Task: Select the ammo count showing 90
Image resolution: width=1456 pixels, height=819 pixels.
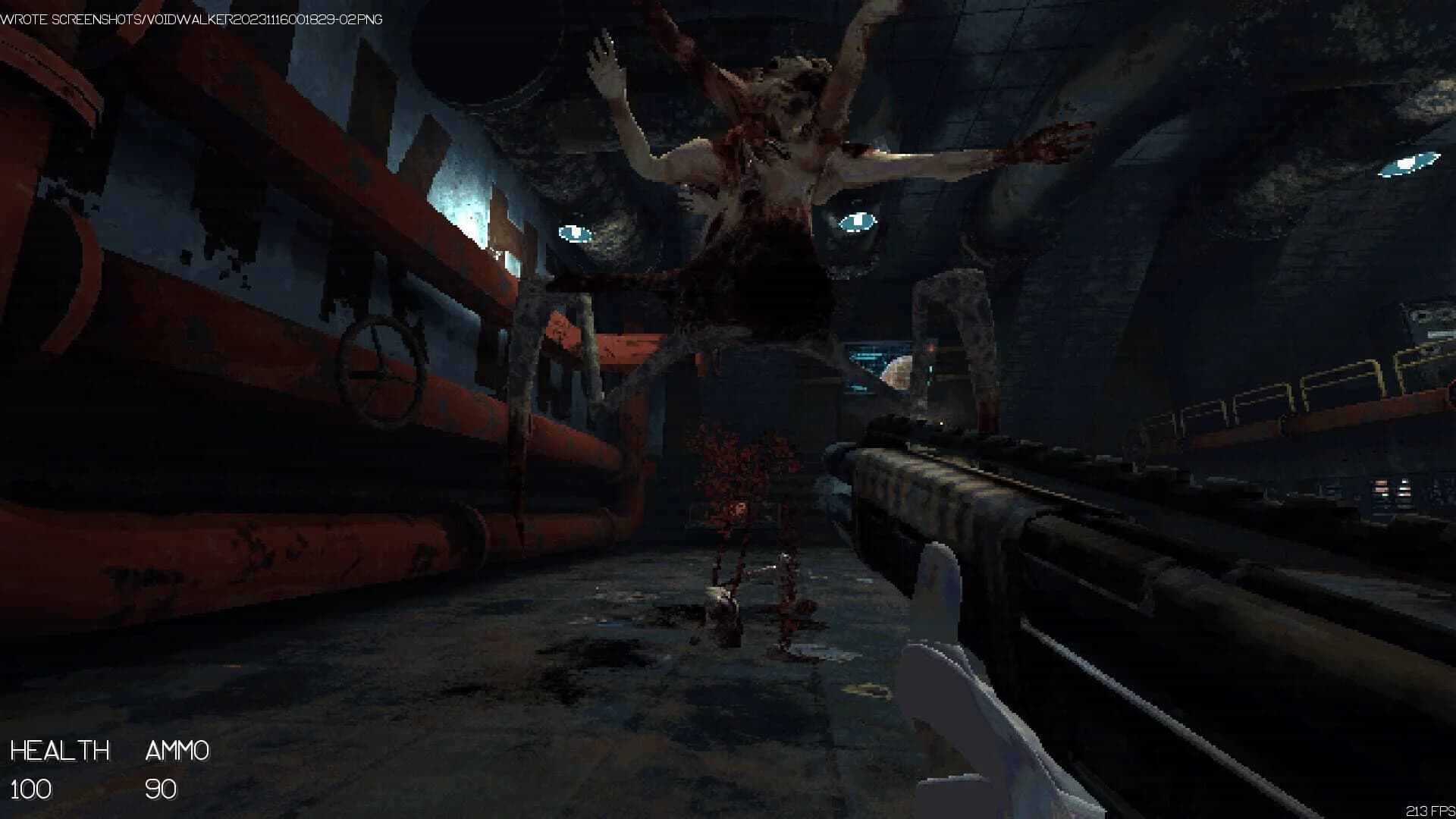Action: [161, 792]
